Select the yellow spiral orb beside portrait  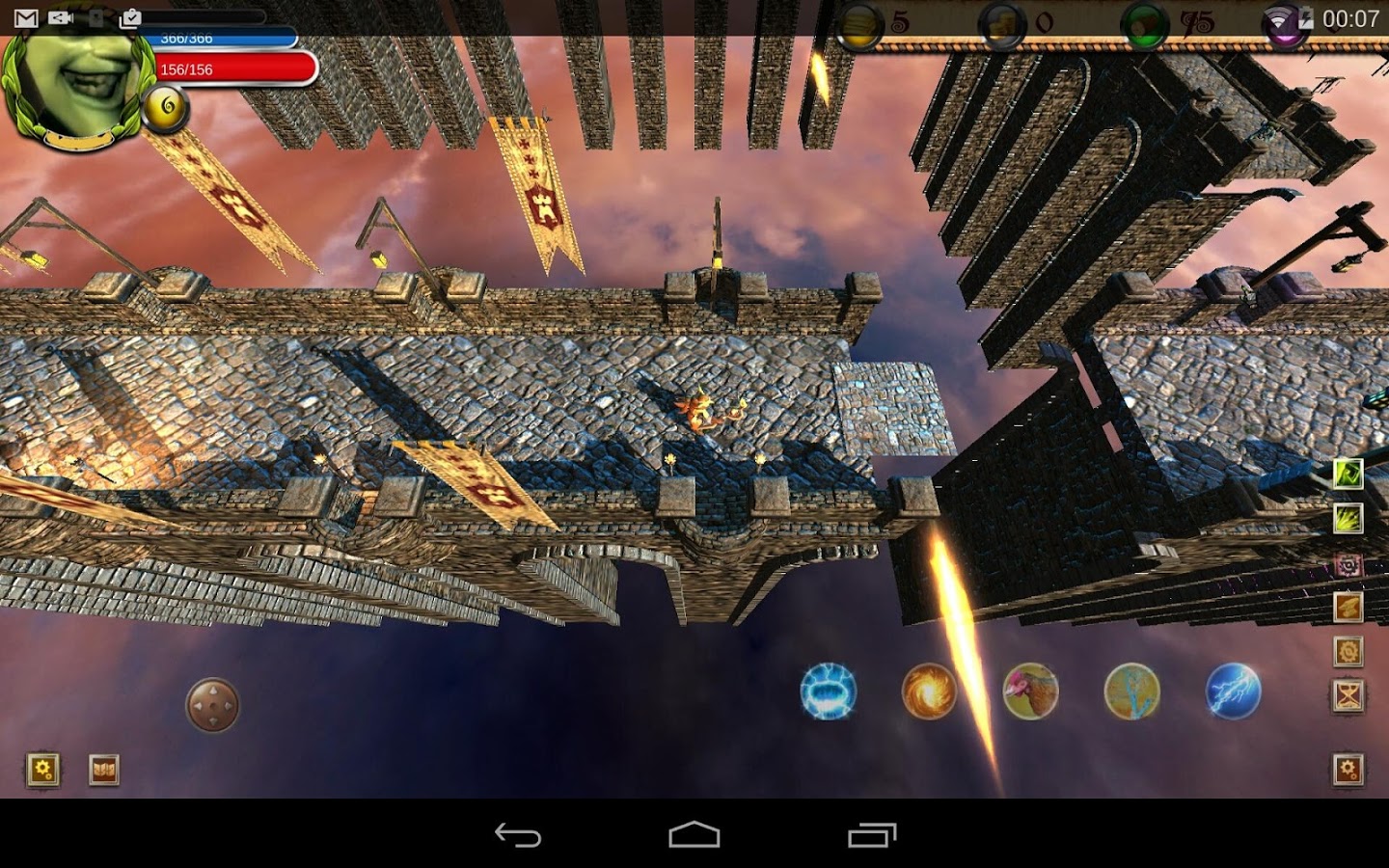coord(165,108)
